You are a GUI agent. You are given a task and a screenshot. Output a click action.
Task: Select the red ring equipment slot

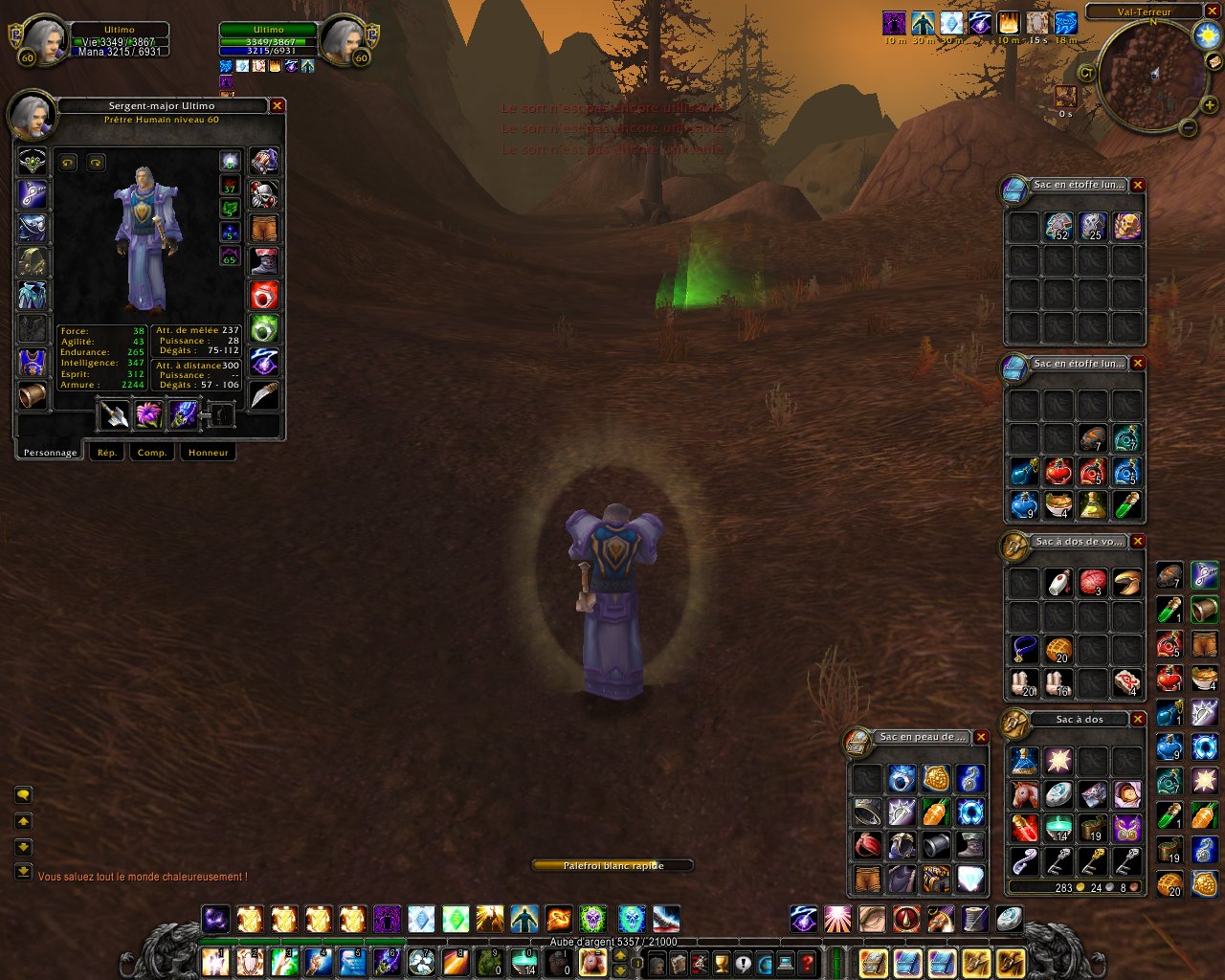point(264,295)
